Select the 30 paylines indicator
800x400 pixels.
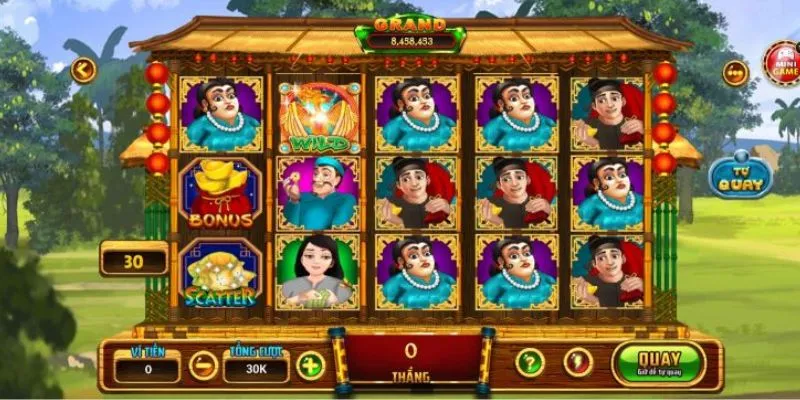point(133,261)
